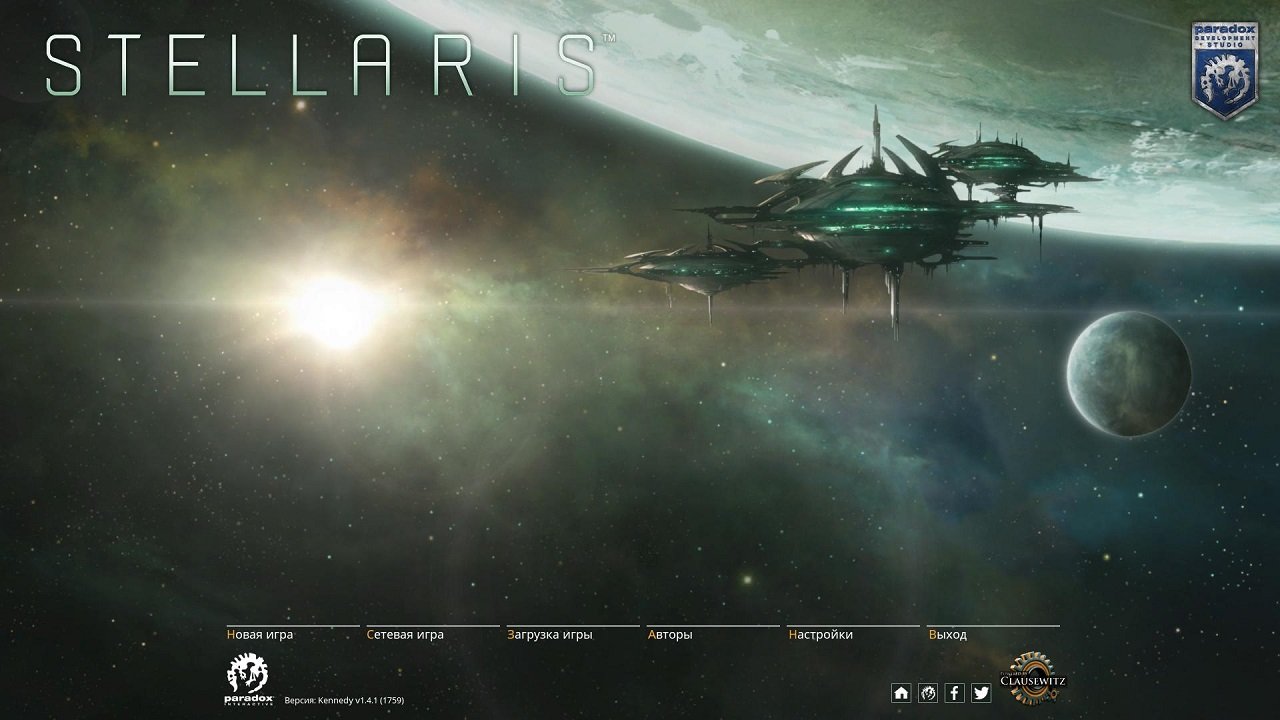Open the Настройки settings menu
This screenshot has height=720, width=1280.
(x=821, y=634)
